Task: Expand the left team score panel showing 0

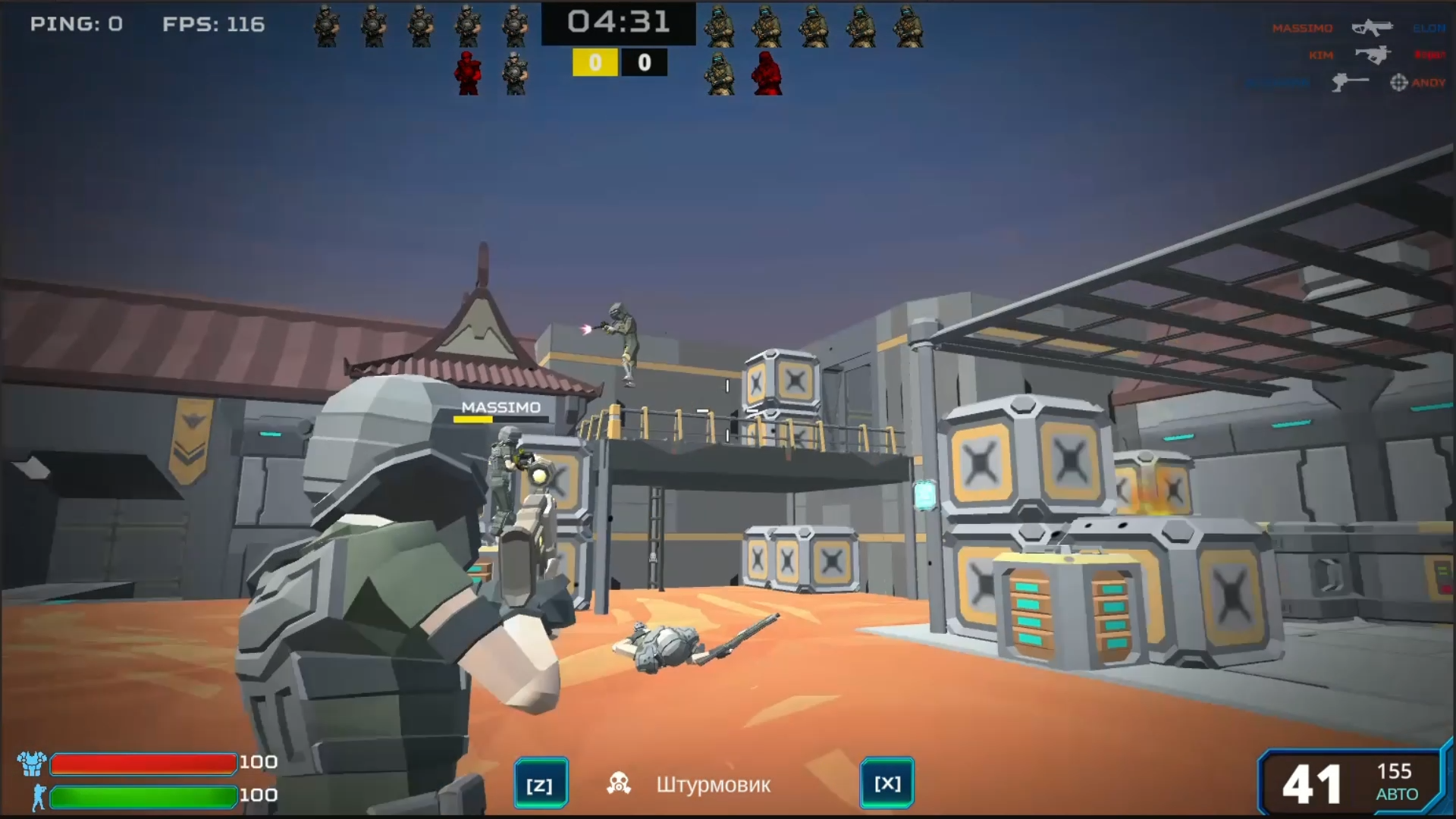Action: (x=595, y=62)
